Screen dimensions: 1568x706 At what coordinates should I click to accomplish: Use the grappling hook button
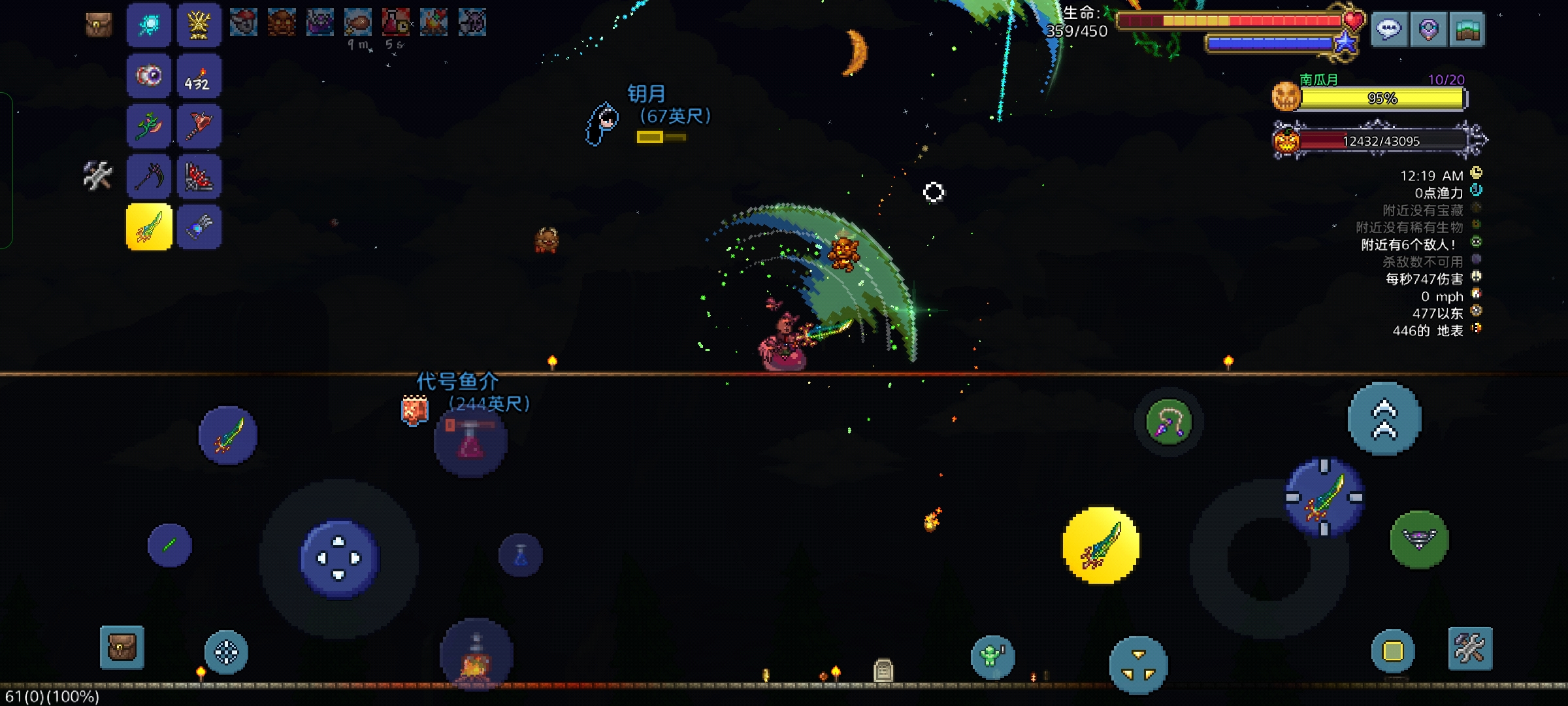1169,422
